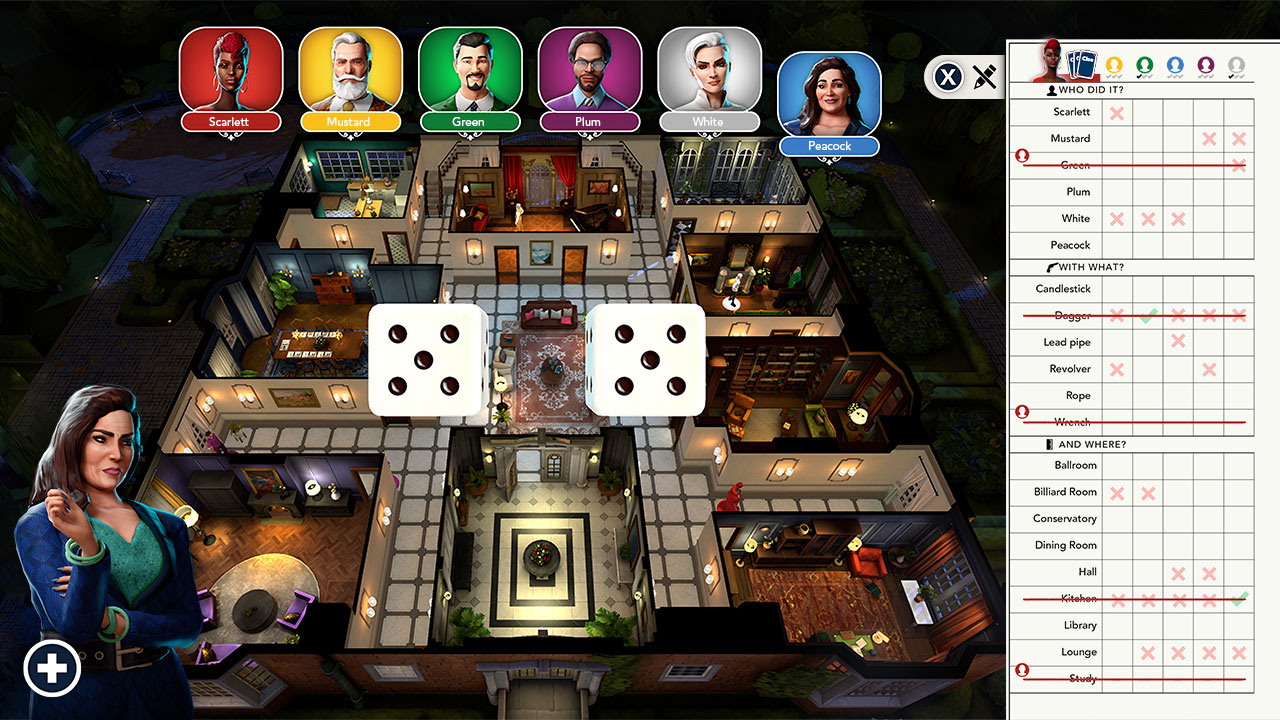Mark Plum's row in the first notes column

tap(1117, 192)
